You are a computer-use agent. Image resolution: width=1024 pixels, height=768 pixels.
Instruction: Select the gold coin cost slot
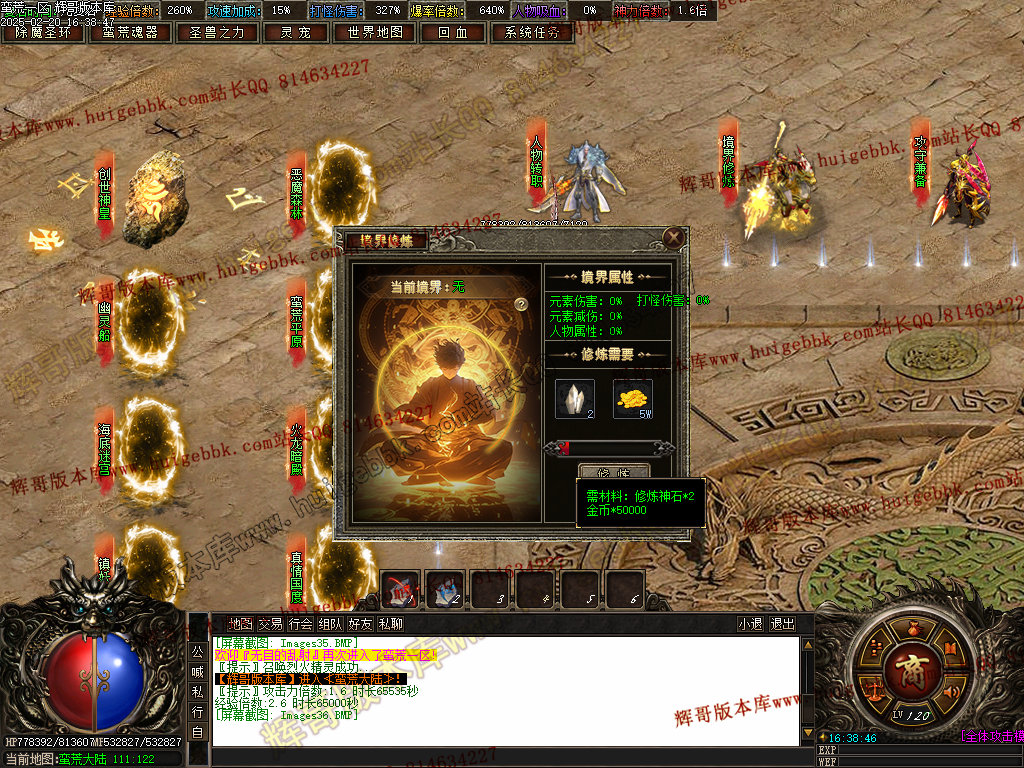tap(632, 399)
